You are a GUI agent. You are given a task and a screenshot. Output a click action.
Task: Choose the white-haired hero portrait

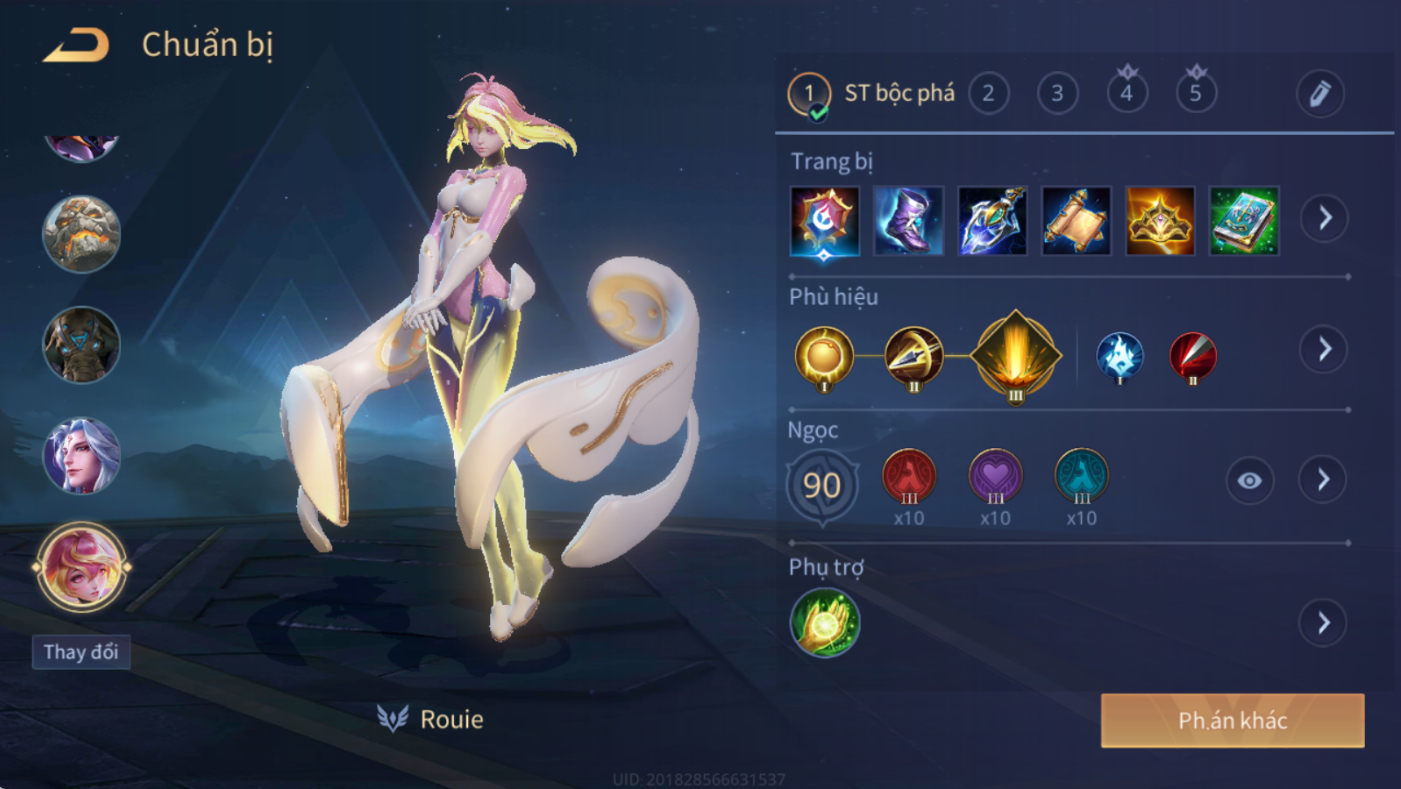(x=81, y=456)
